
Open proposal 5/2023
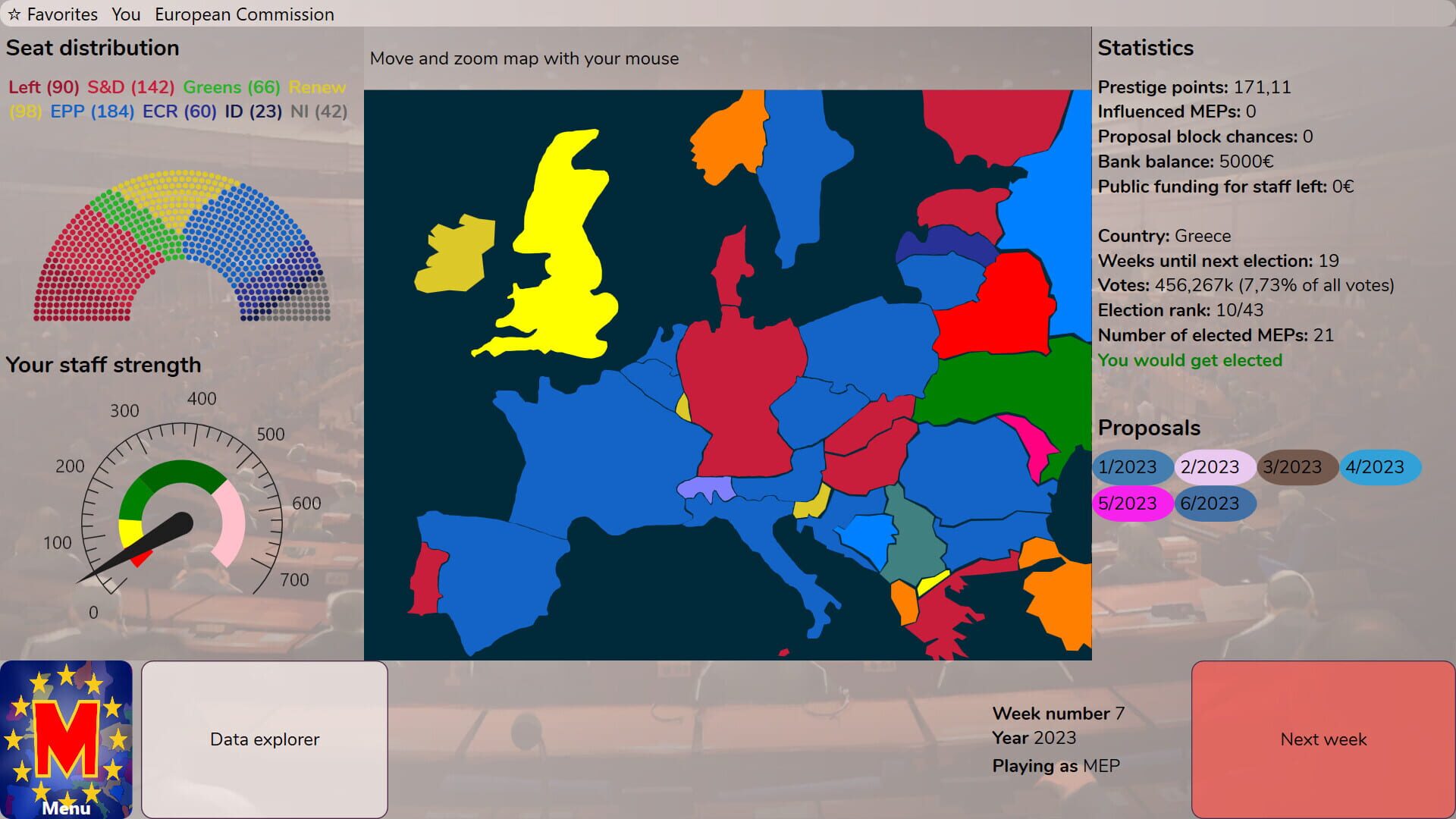[1131, 503]
